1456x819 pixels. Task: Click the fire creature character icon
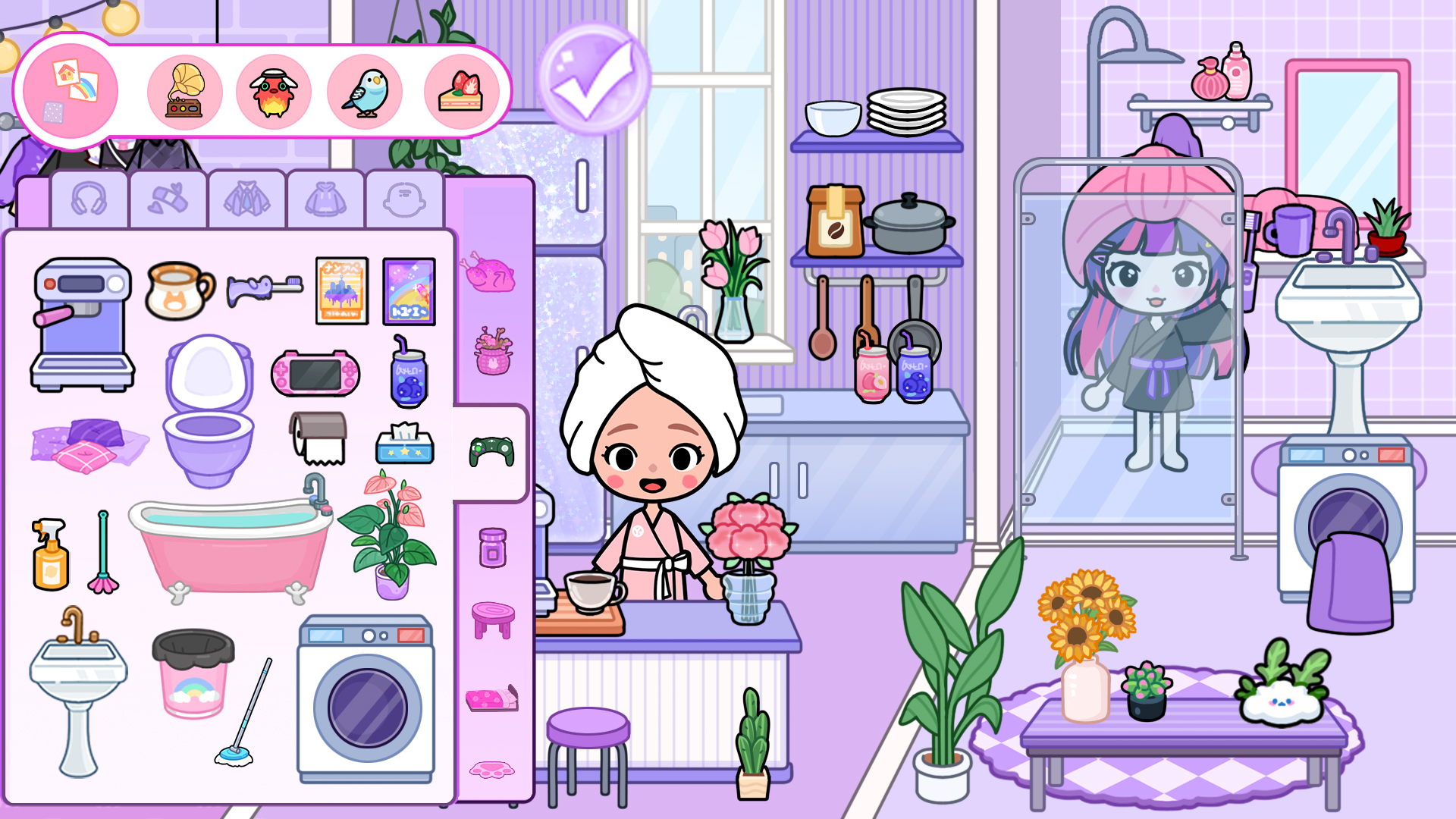pos(275,89)
